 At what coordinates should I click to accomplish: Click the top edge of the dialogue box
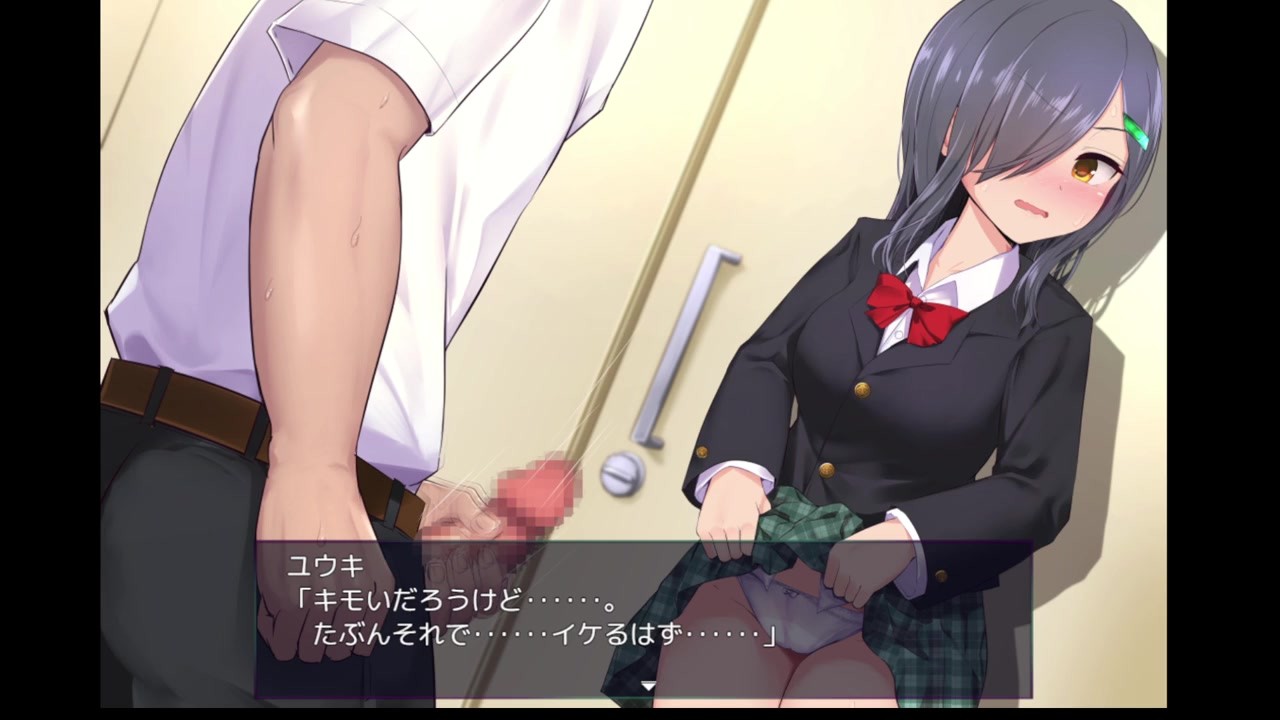tap(640, 543)
